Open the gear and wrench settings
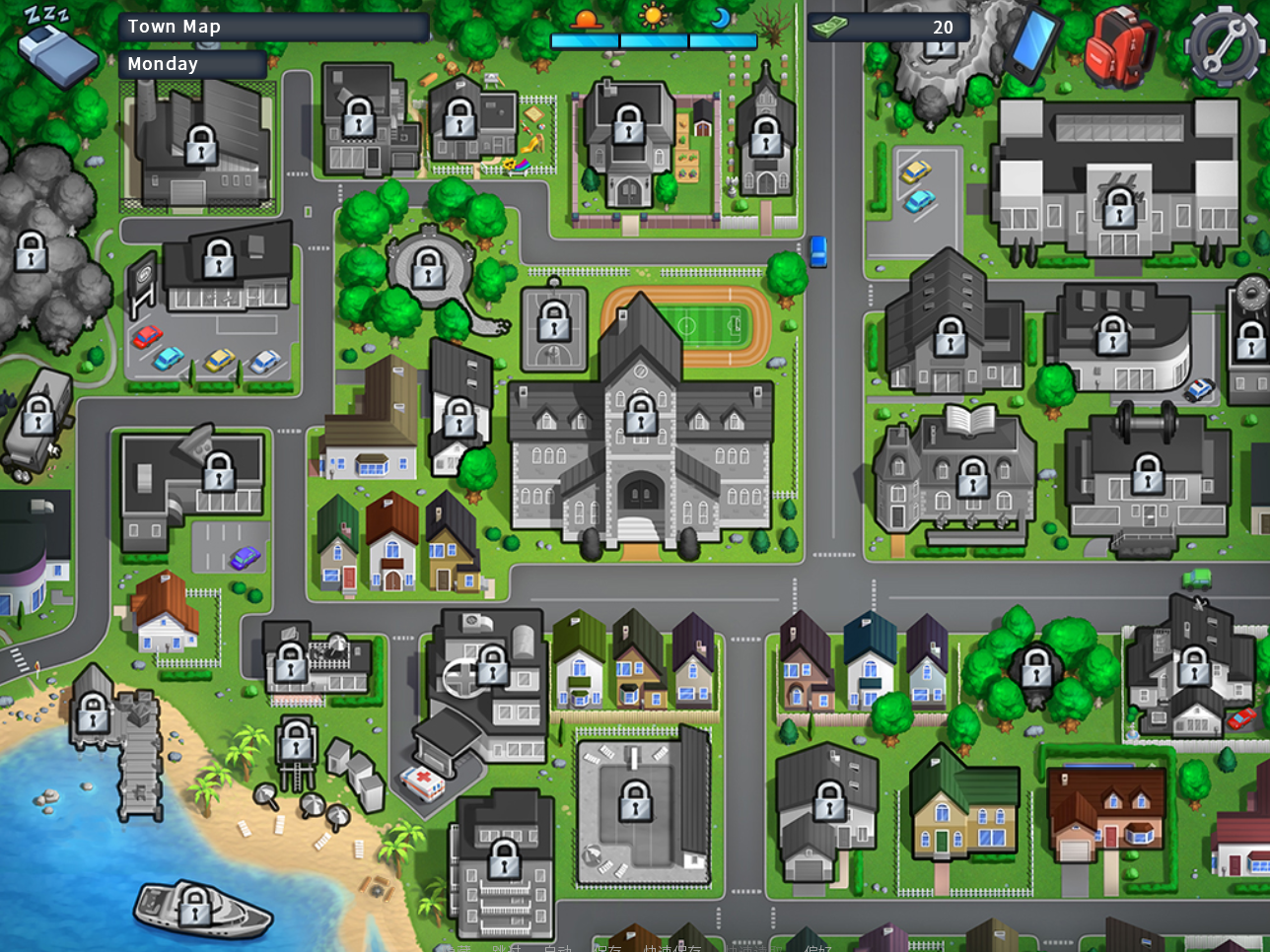This screenshot has width=1270, height=952. coord(1223,45)
